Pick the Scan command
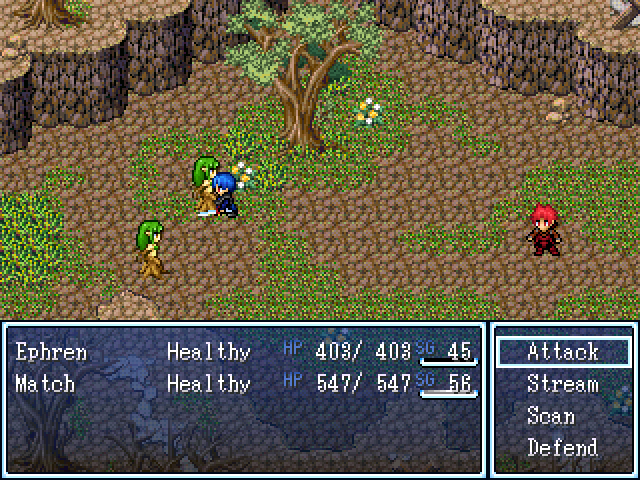 [x=551, y=416]
